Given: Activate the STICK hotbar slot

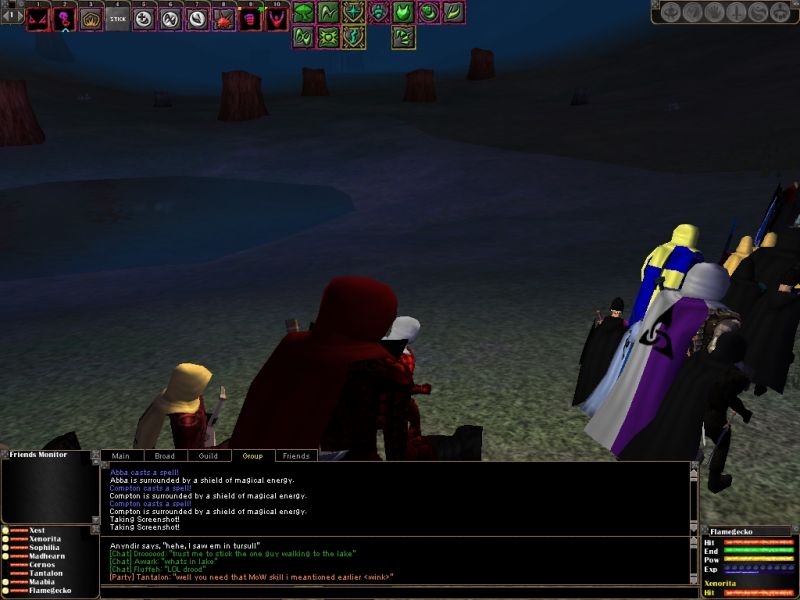Looking at the screenshot, I should 118,19.
